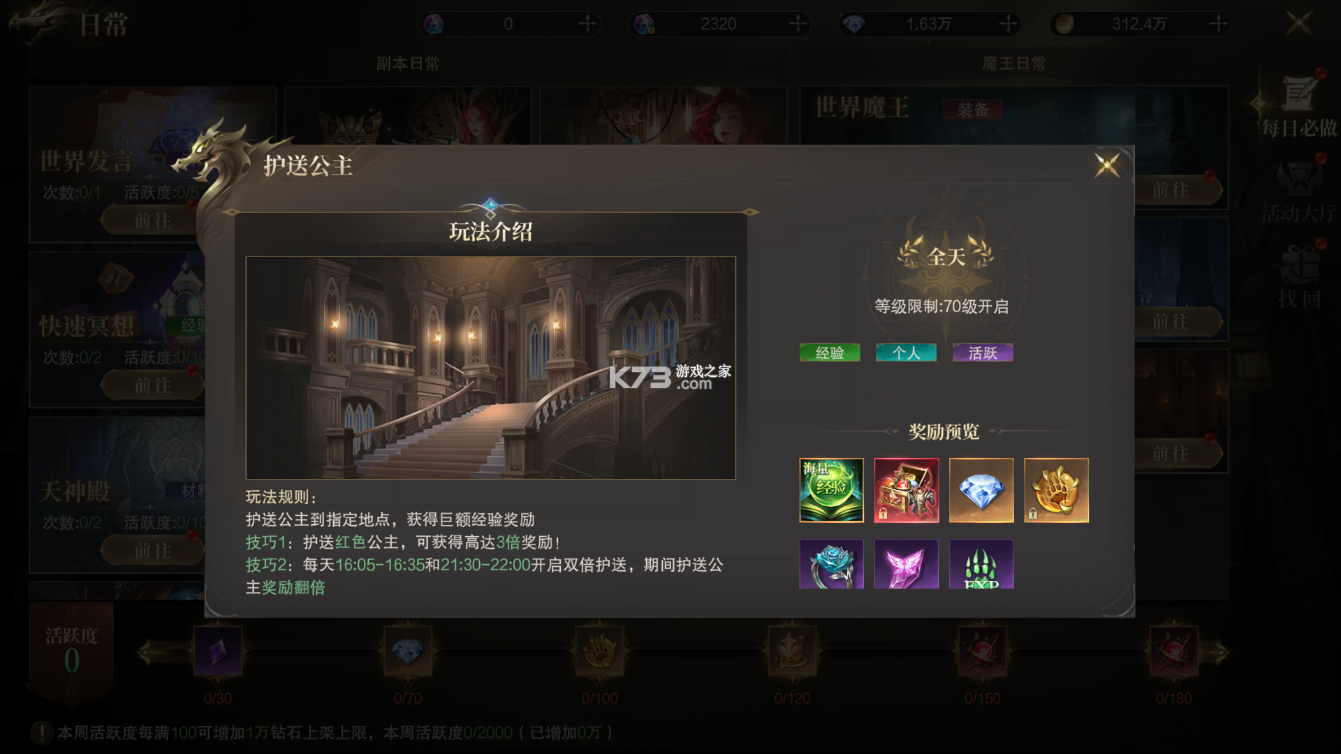Click the EXP claw reward icon

(981, 565)
